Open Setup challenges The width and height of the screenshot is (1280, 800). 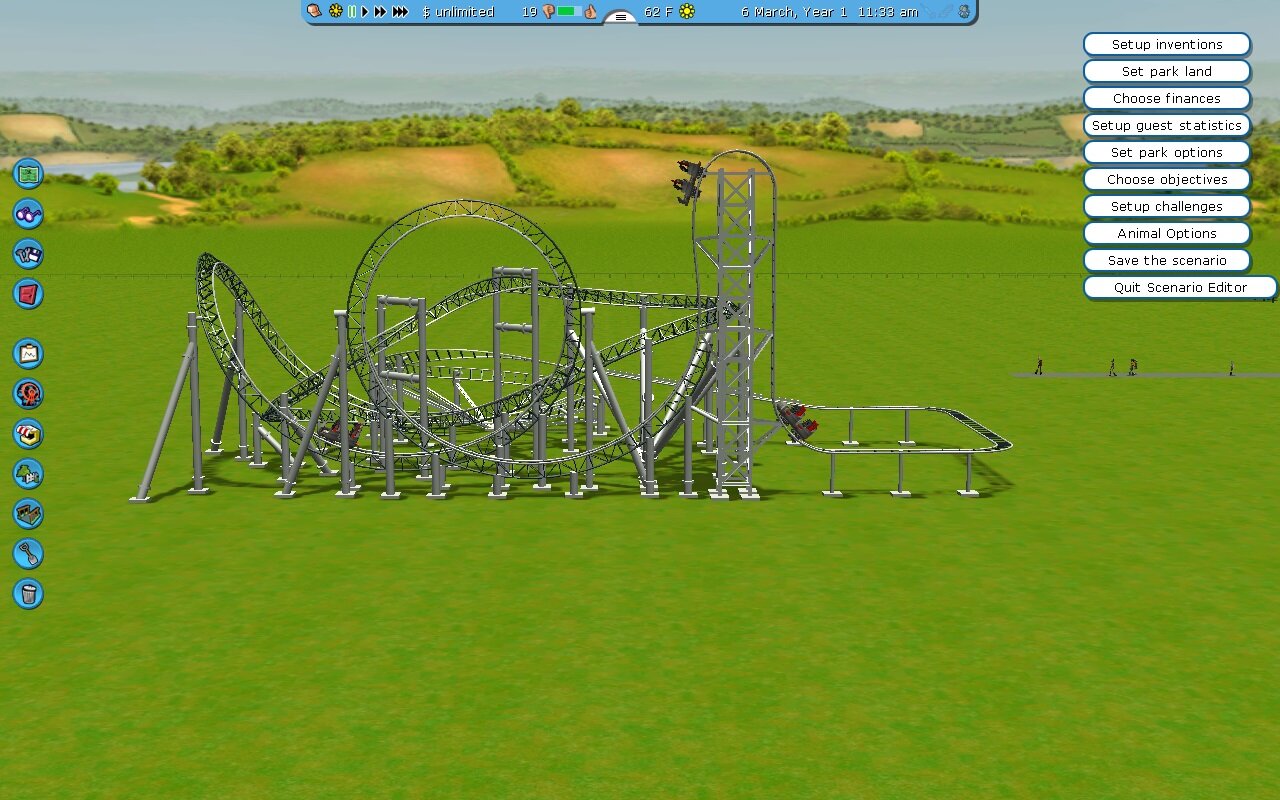coord(1167,207)
